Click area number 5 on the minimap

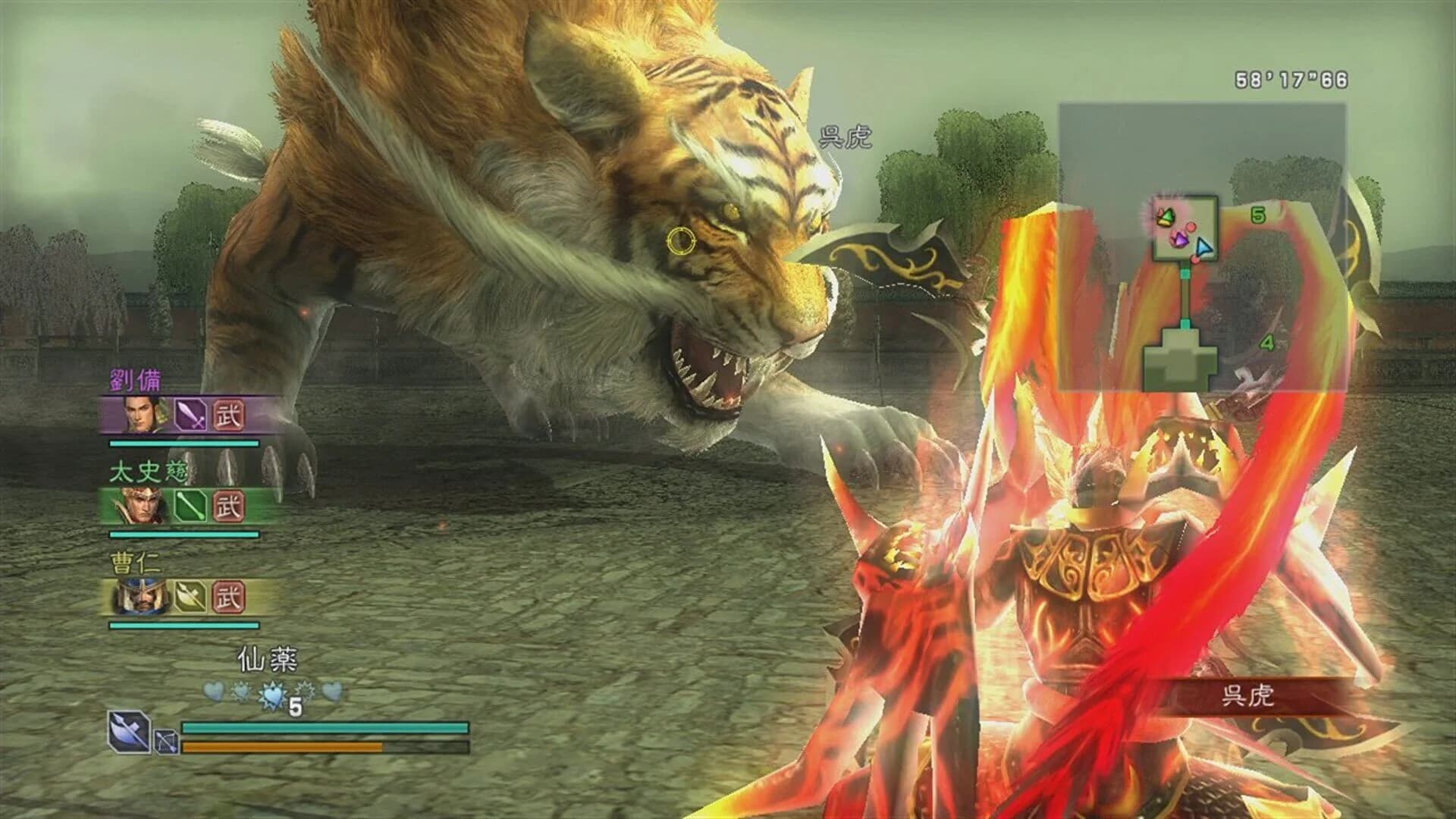1257,215
